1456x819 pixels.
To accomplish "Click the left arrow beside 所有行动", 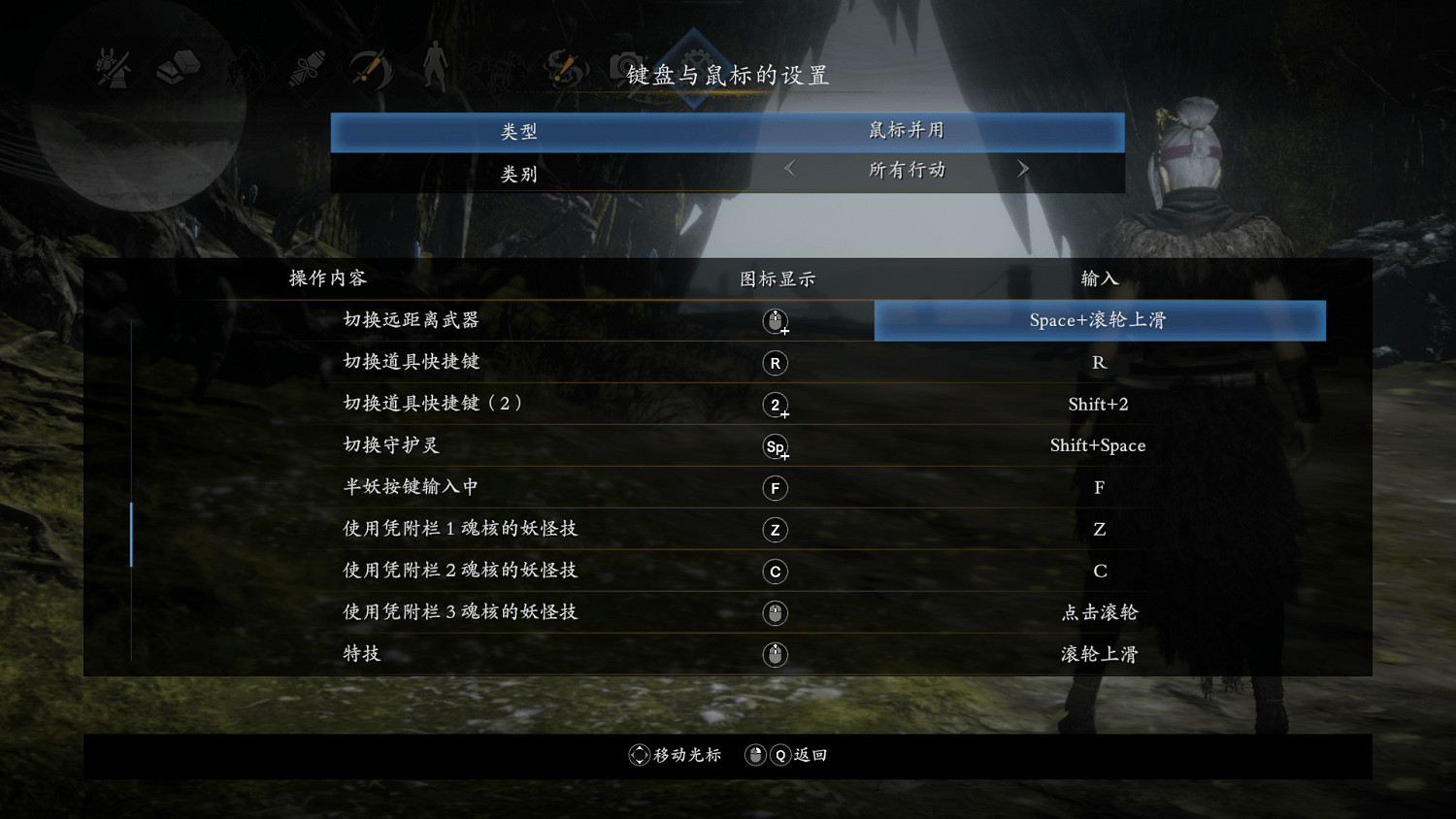I will click(x=788, y=169).
